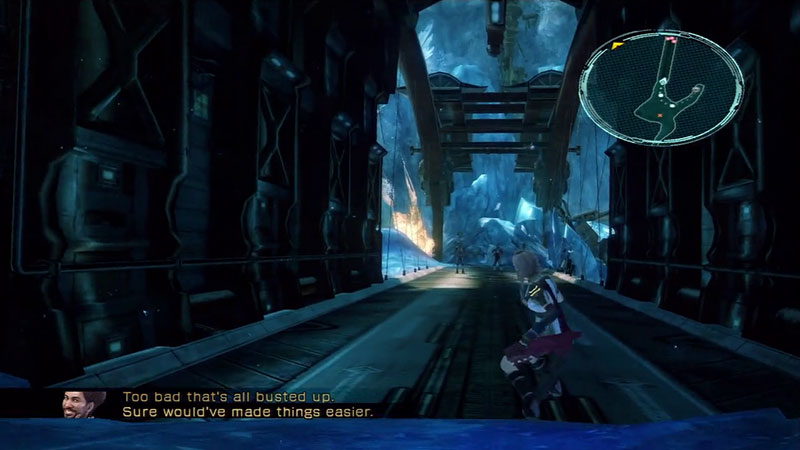Click the speaker portrait beside the subtitles
The height and width of the screenshot is (450, 800).
click(x=83, y=403)
